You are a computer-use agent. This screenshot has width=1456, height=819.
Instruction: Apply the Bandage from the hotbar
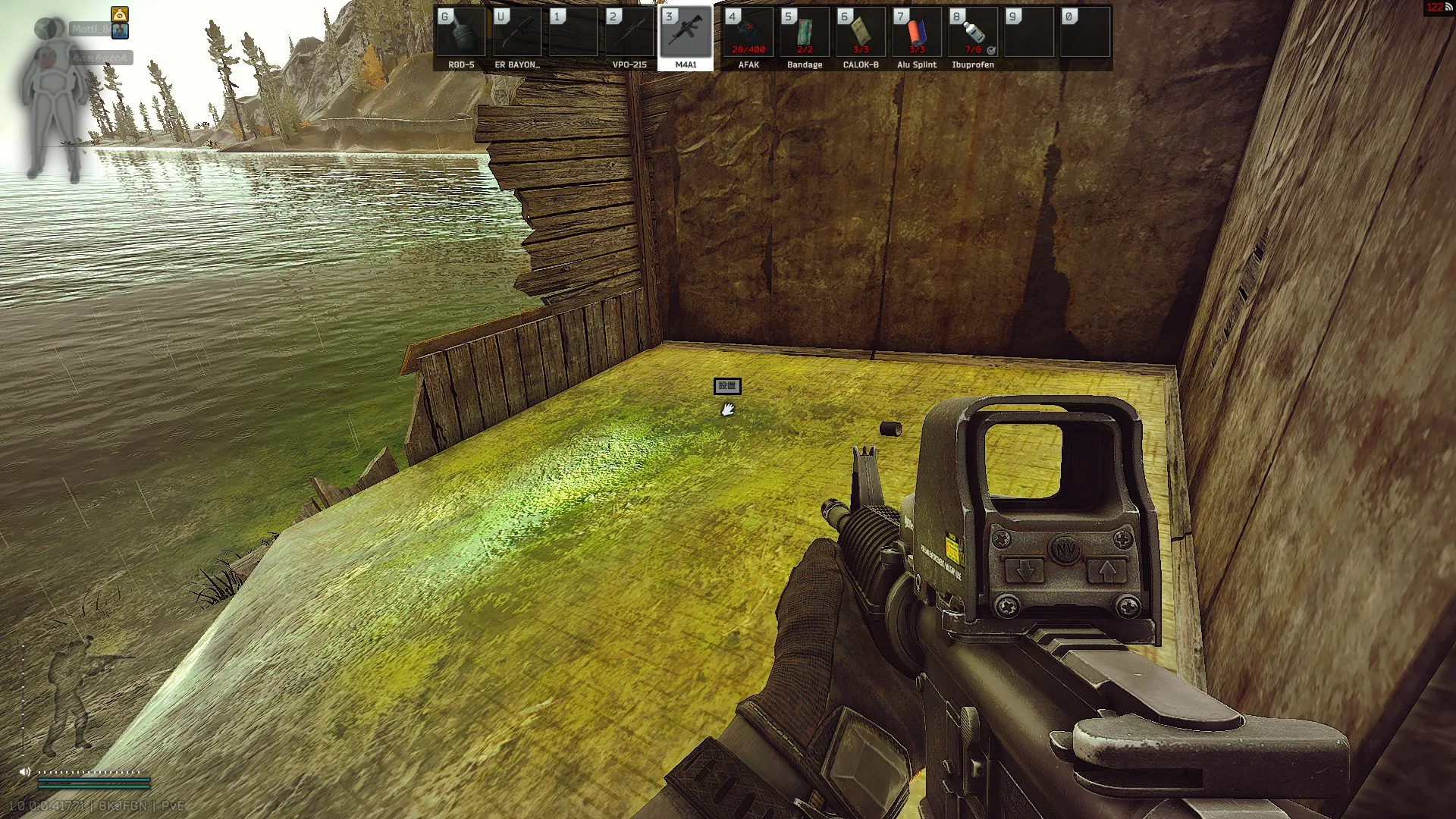[805, 33]
